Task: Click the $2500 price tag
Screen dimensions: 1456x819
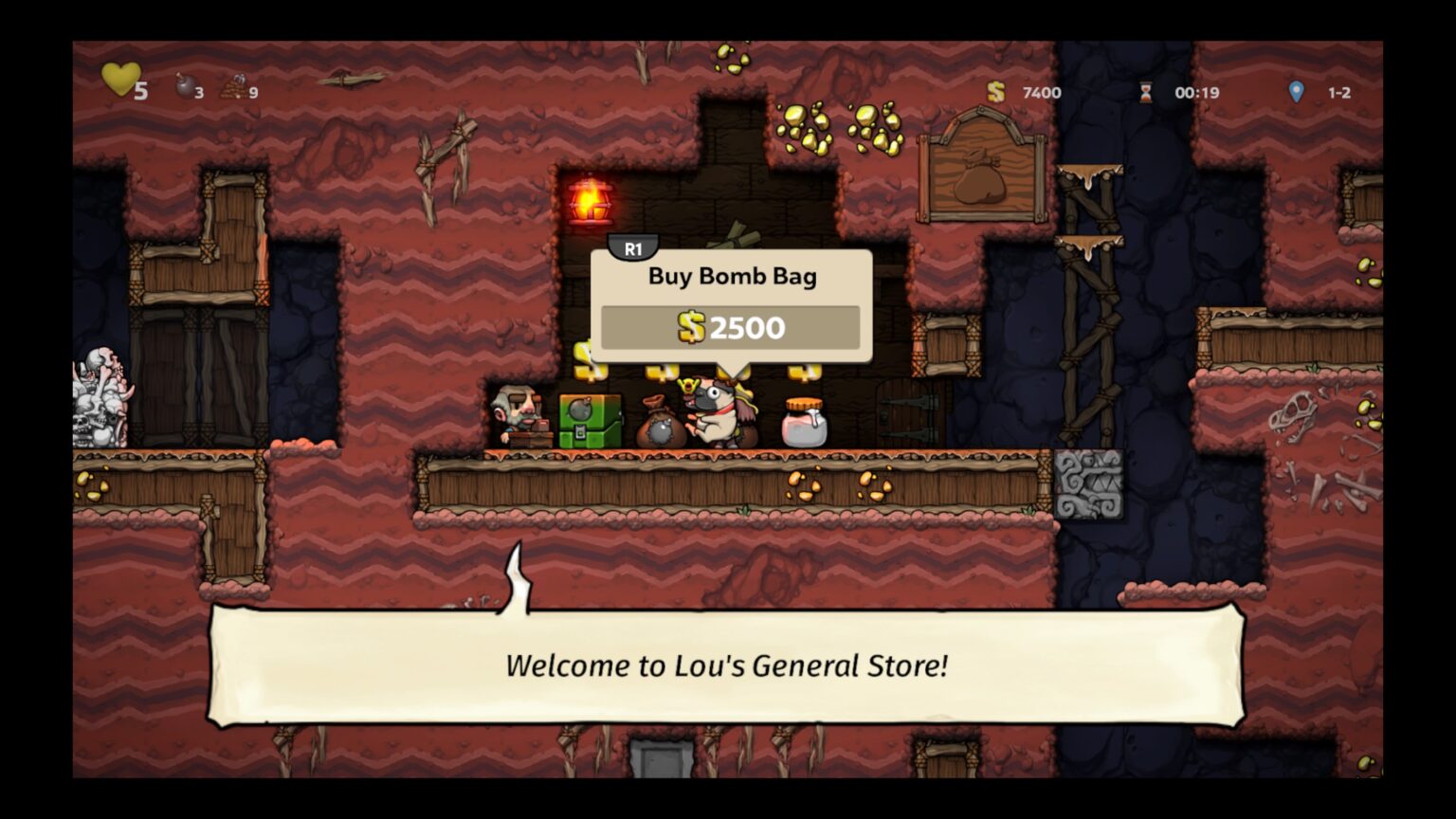Action: (730, 326)
